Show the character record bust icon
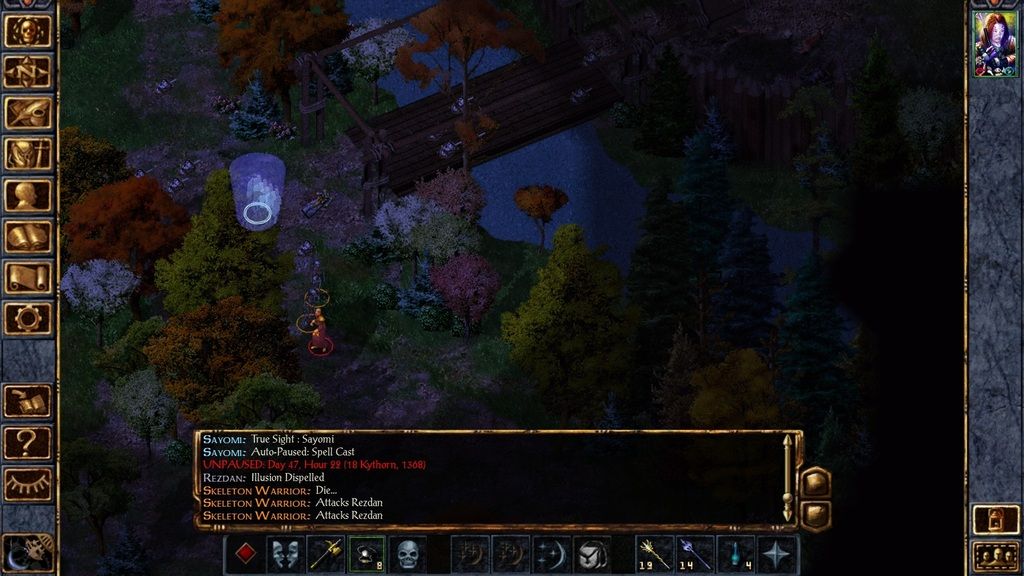Viewport: 1024px width, 576px height. (28, 194)
